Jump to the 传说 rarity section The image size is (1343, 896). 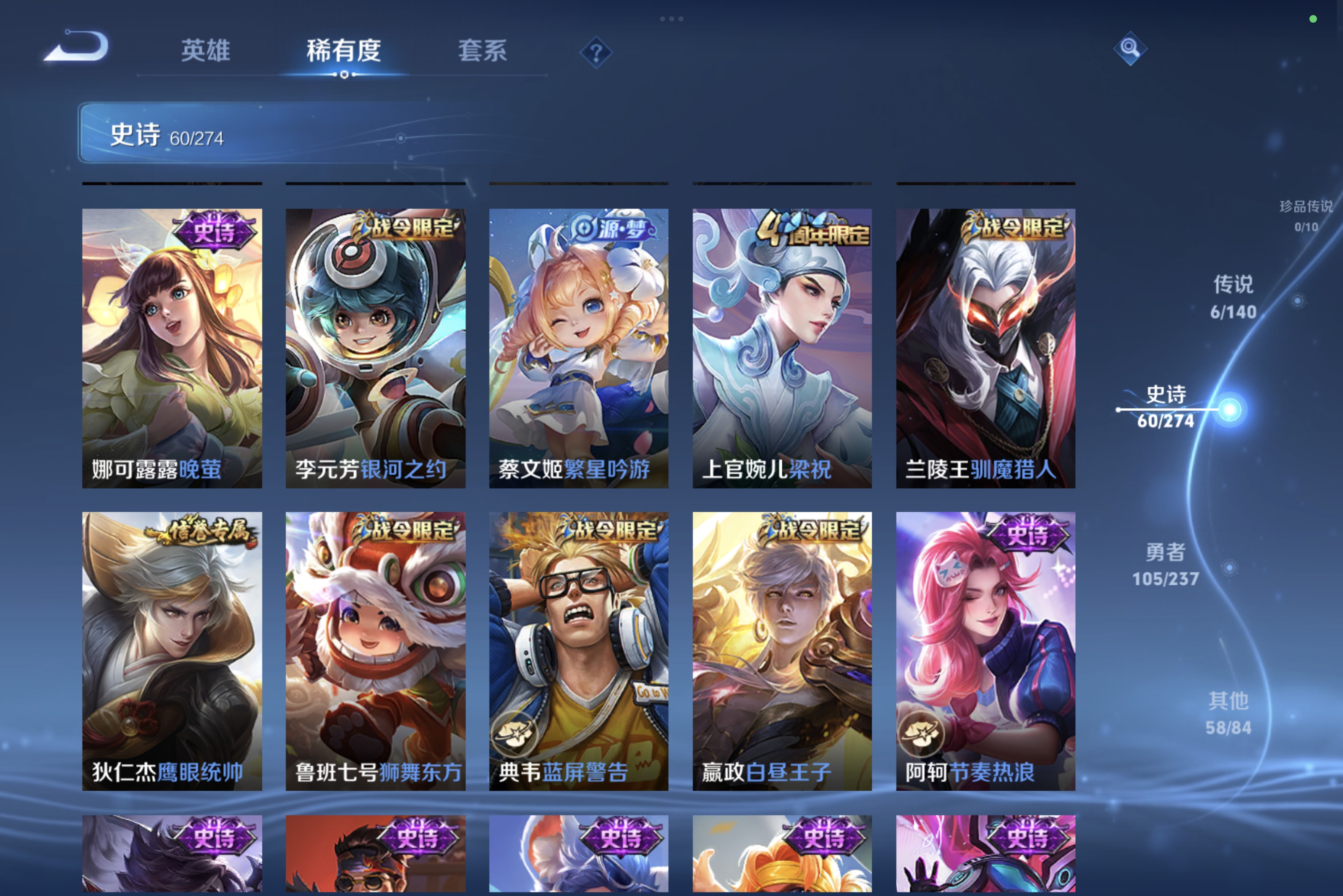click(x=1232, y=297)
